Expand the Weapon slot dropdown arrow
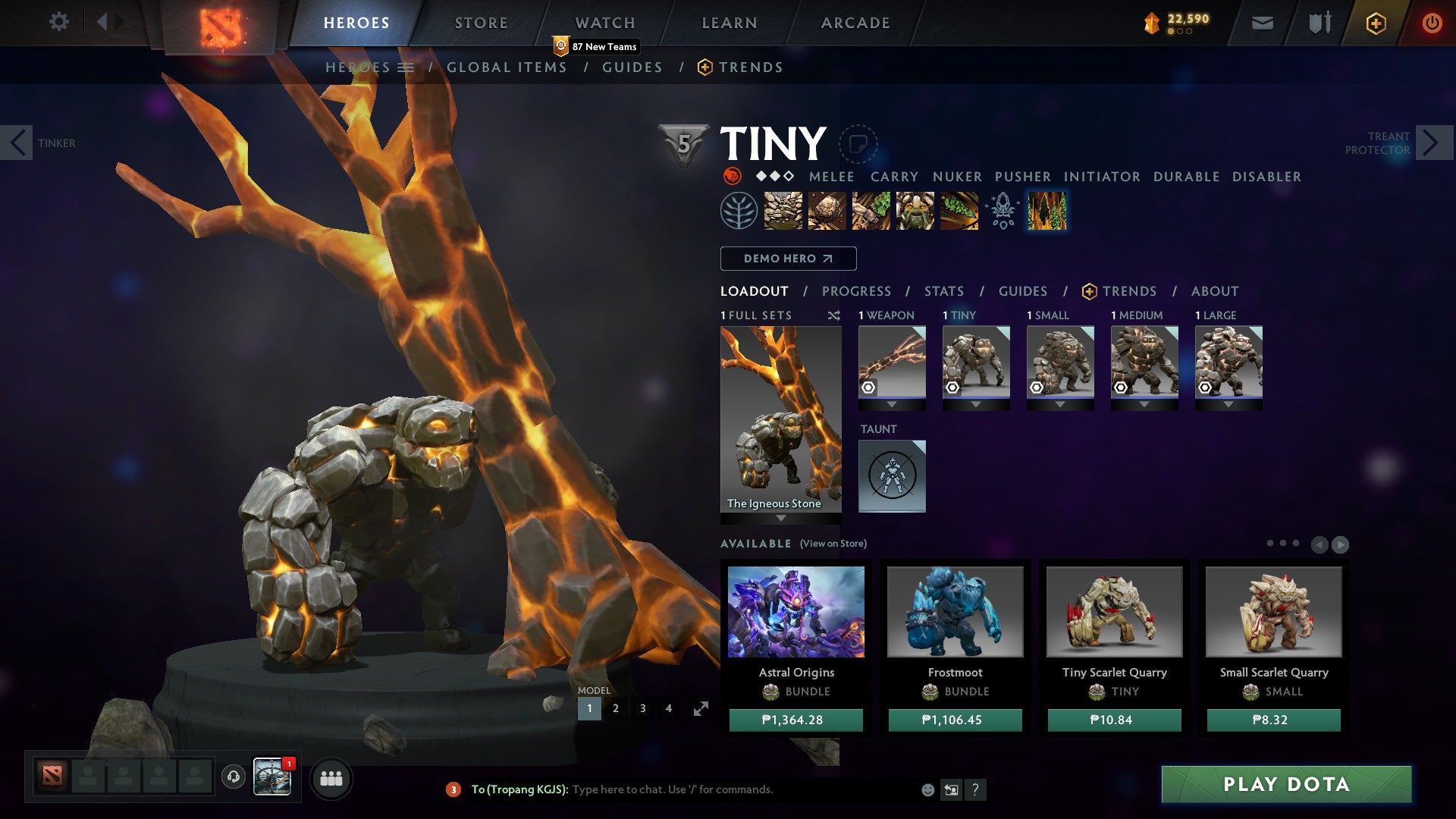The width and height of the screenshot is (1456, 819). tap(892, 404)
